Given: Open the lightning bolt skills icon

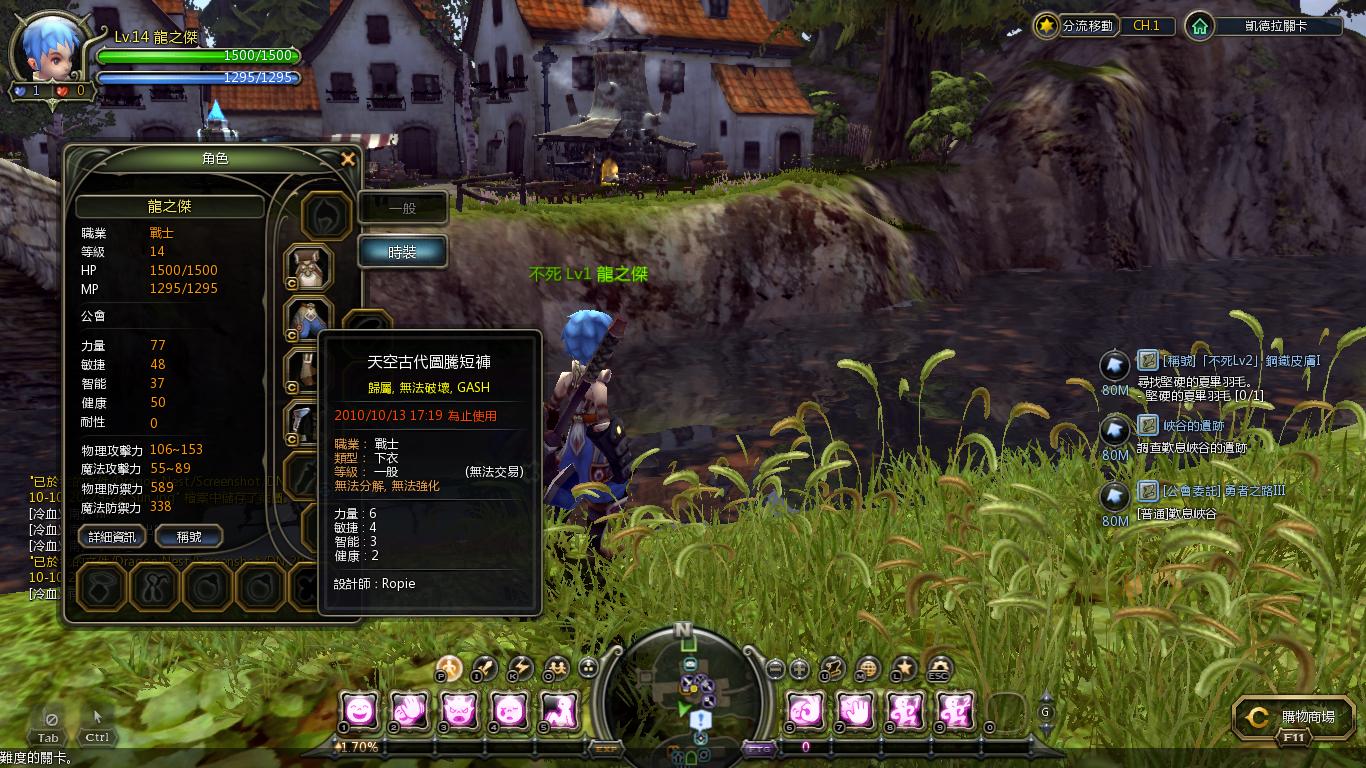Looking at the screenshot, I should pos(520,668).
